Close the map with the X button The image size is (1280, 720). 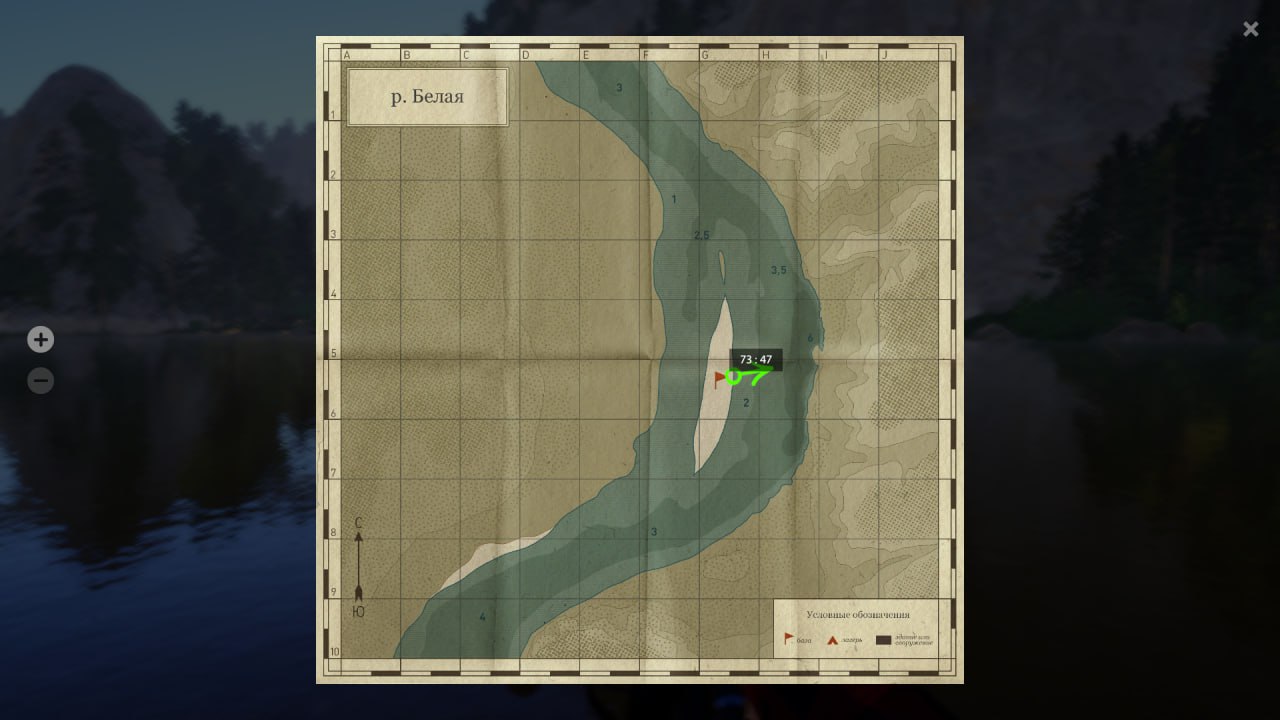pyautogui.click(x=1250, y=29)
